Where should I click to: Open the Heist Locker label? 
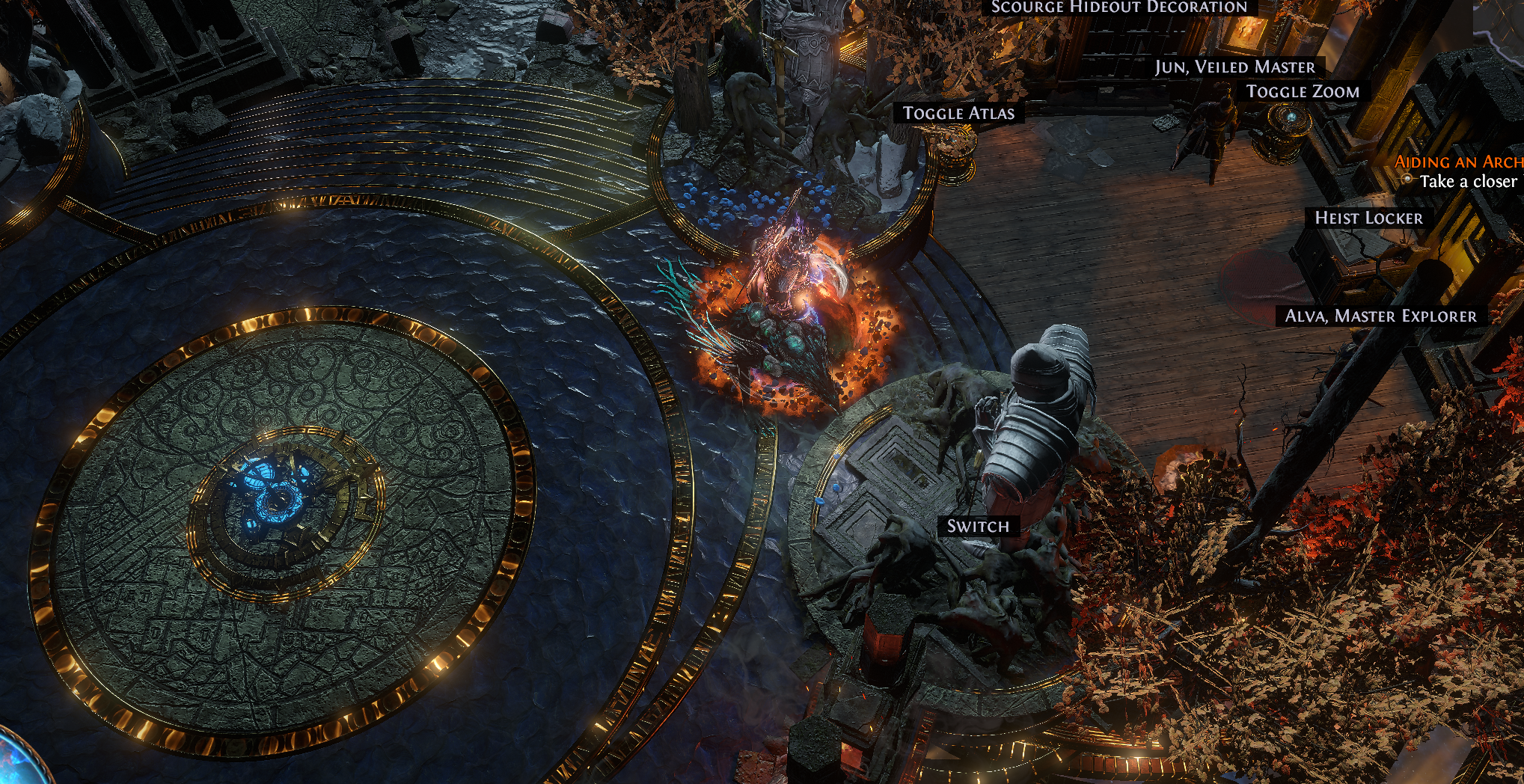tap(1368, 218)
